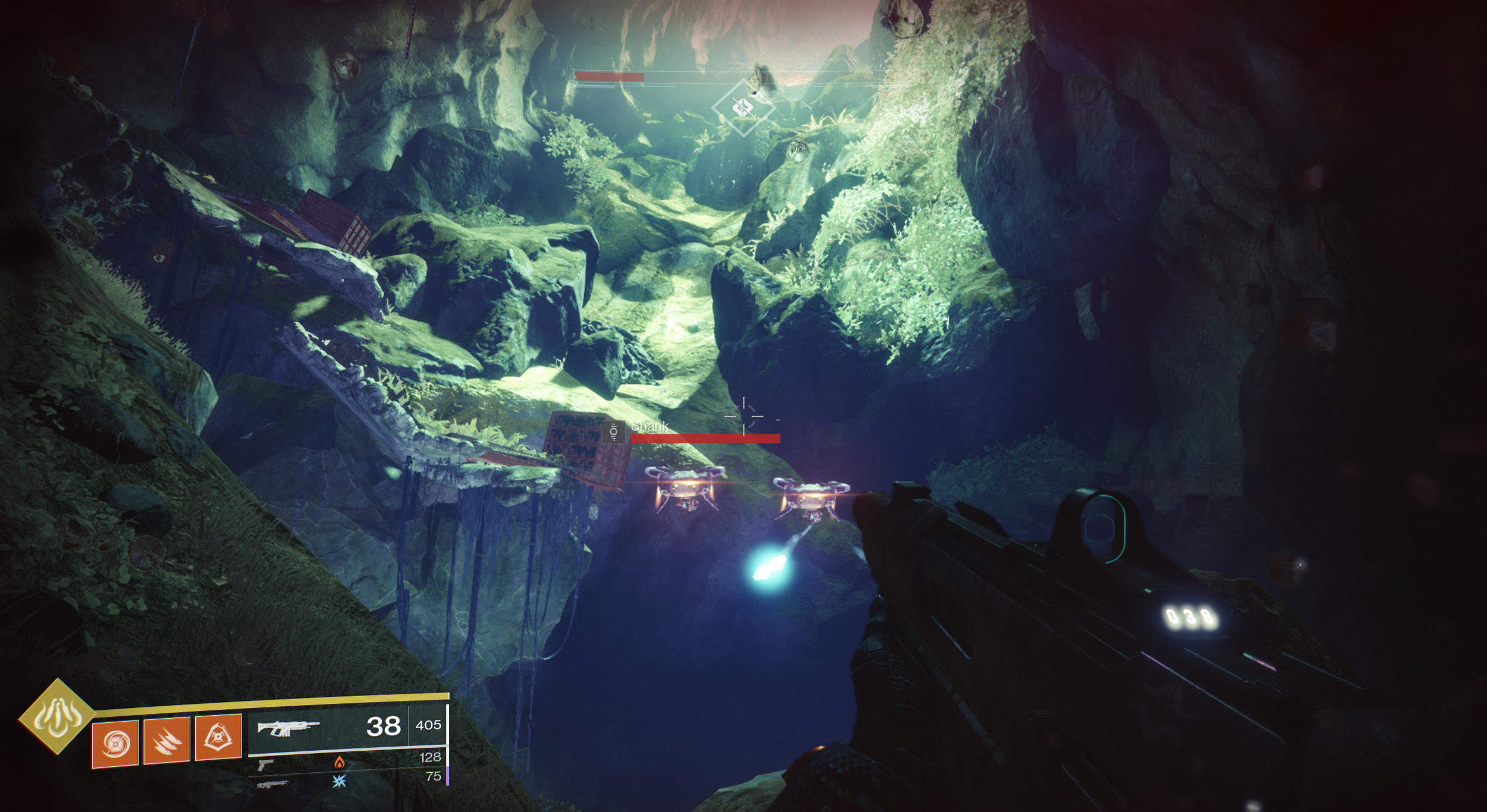Select the equipped auto rifle weapon icon

point(288,728)
